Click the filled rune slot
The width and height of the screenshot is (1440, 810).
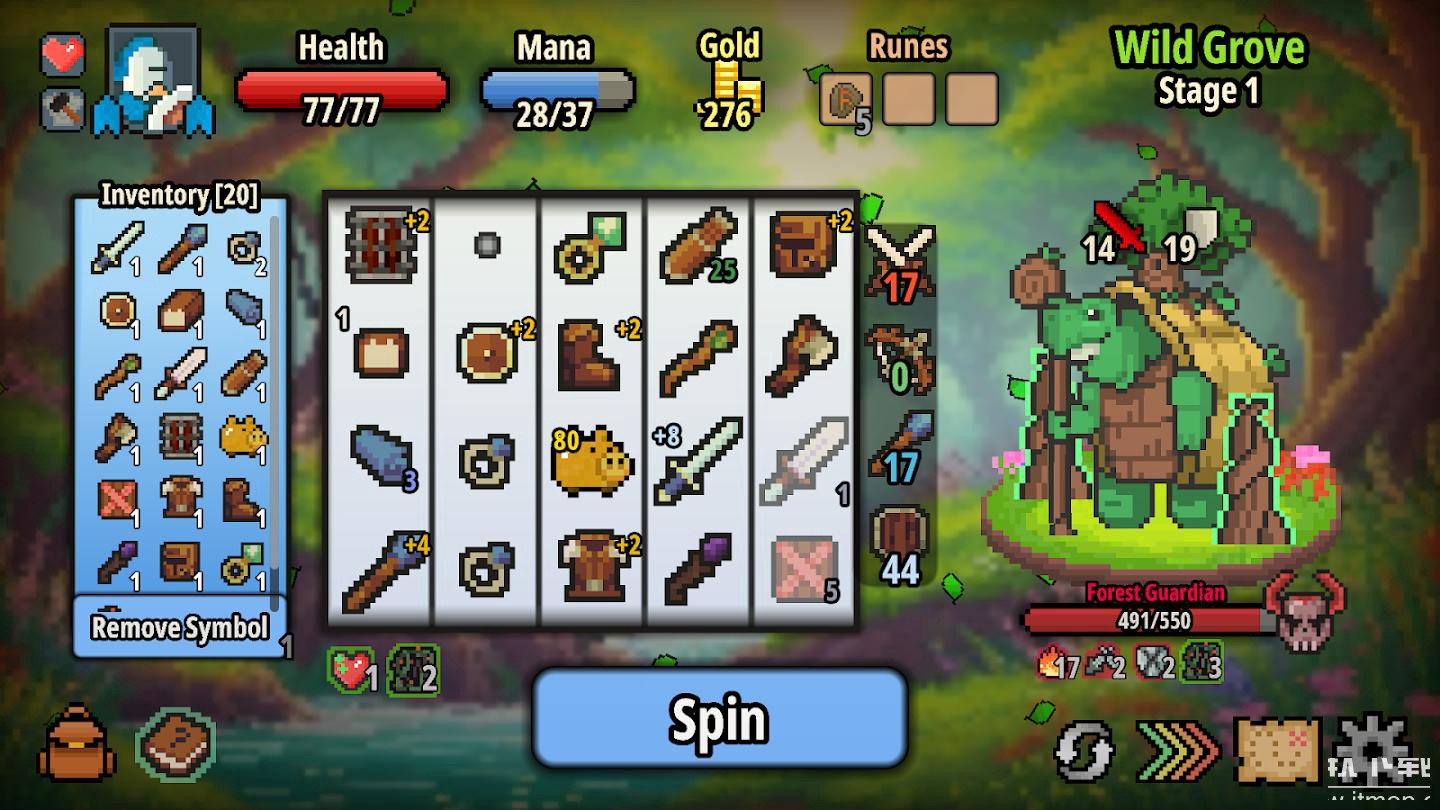(x=845, y=100)
